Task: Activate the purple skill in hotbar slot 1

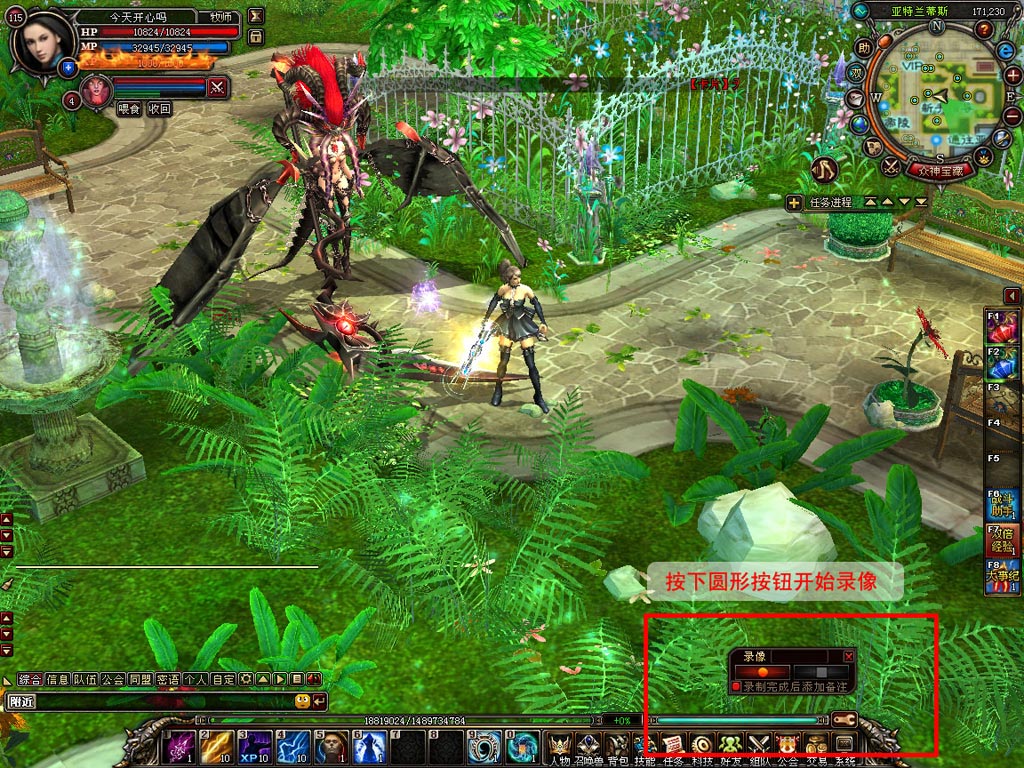Action: point(180,747)
